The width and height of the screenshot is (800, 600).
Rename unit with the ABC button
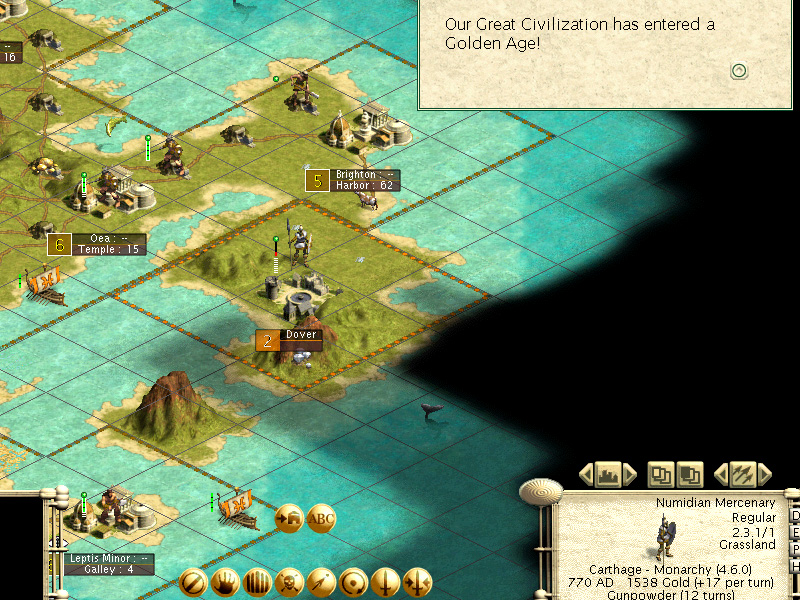tap(321, 519)
